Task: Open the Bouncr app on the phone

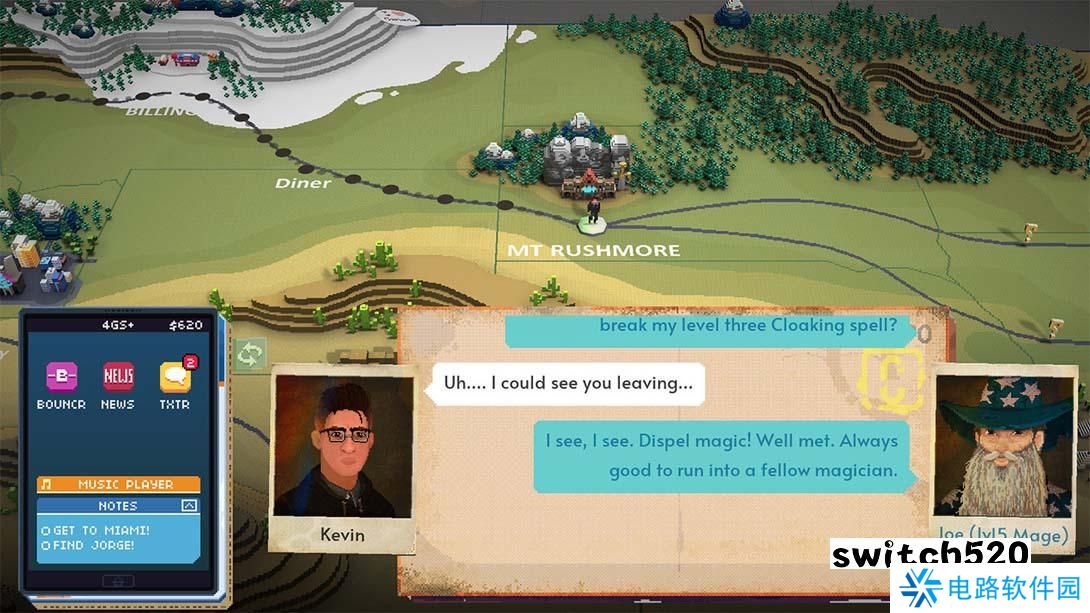Action: (x=61, y=377)
